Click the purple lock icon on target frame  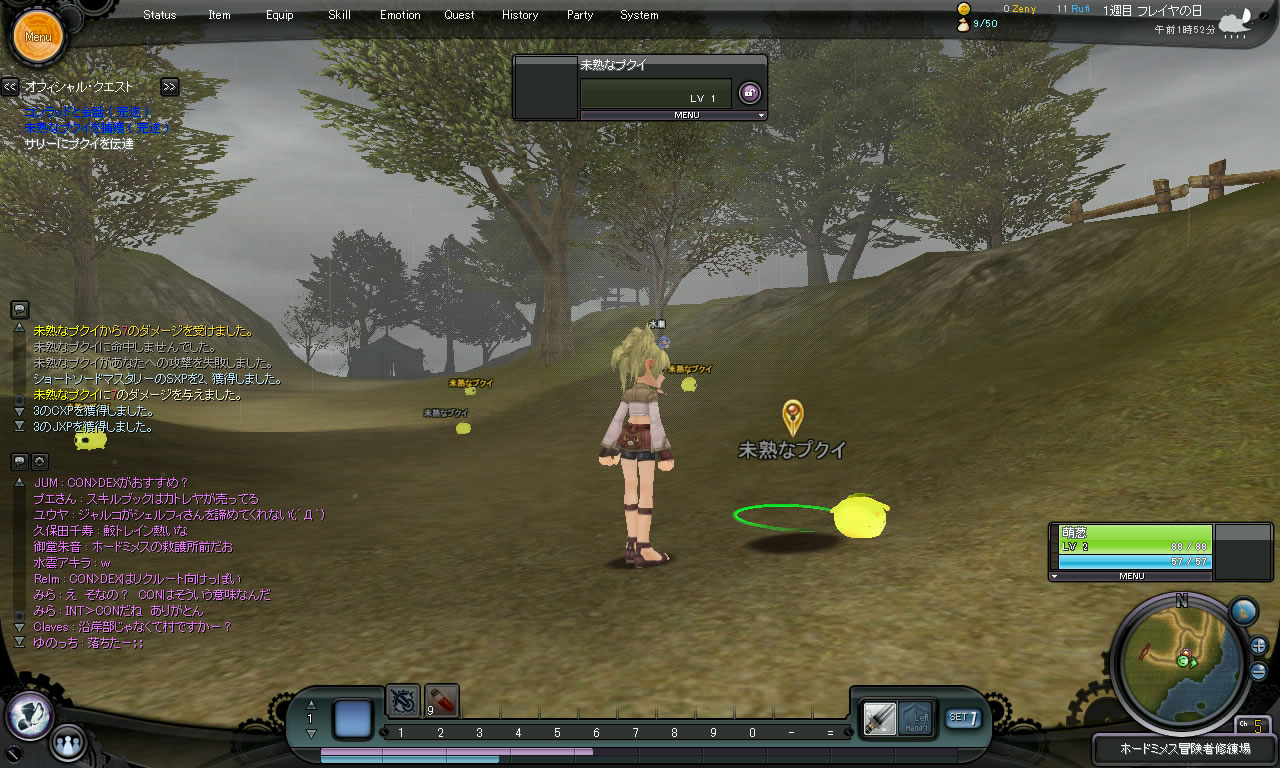coord(749,94)
